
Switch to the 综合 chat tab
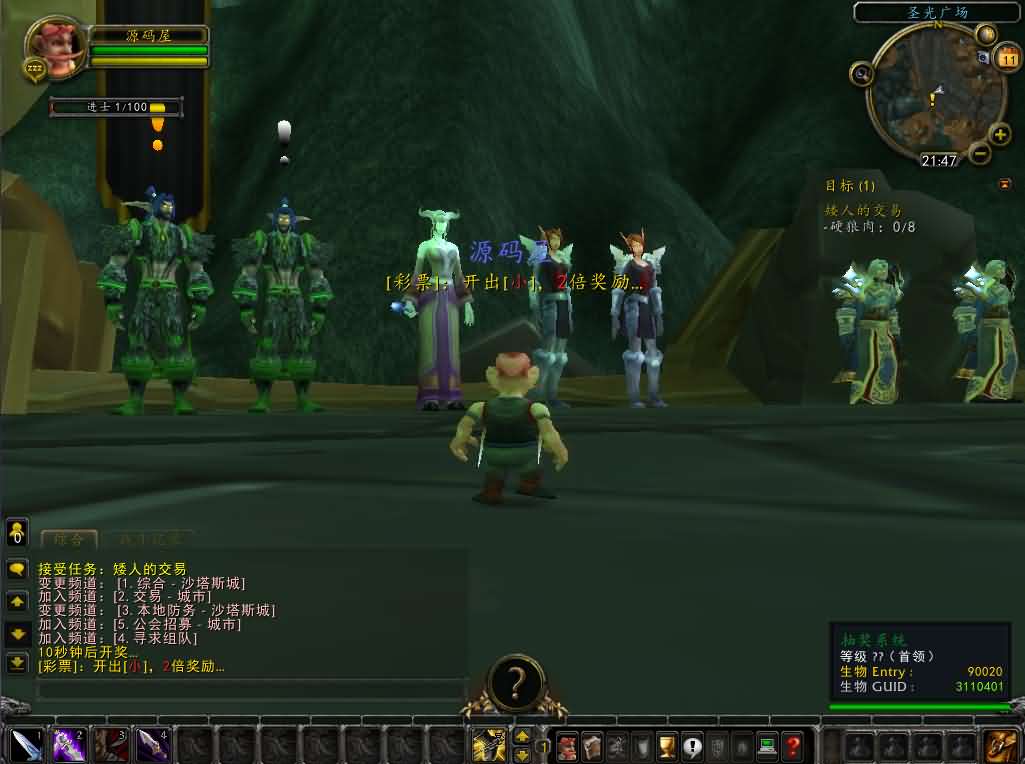point(69,540)
